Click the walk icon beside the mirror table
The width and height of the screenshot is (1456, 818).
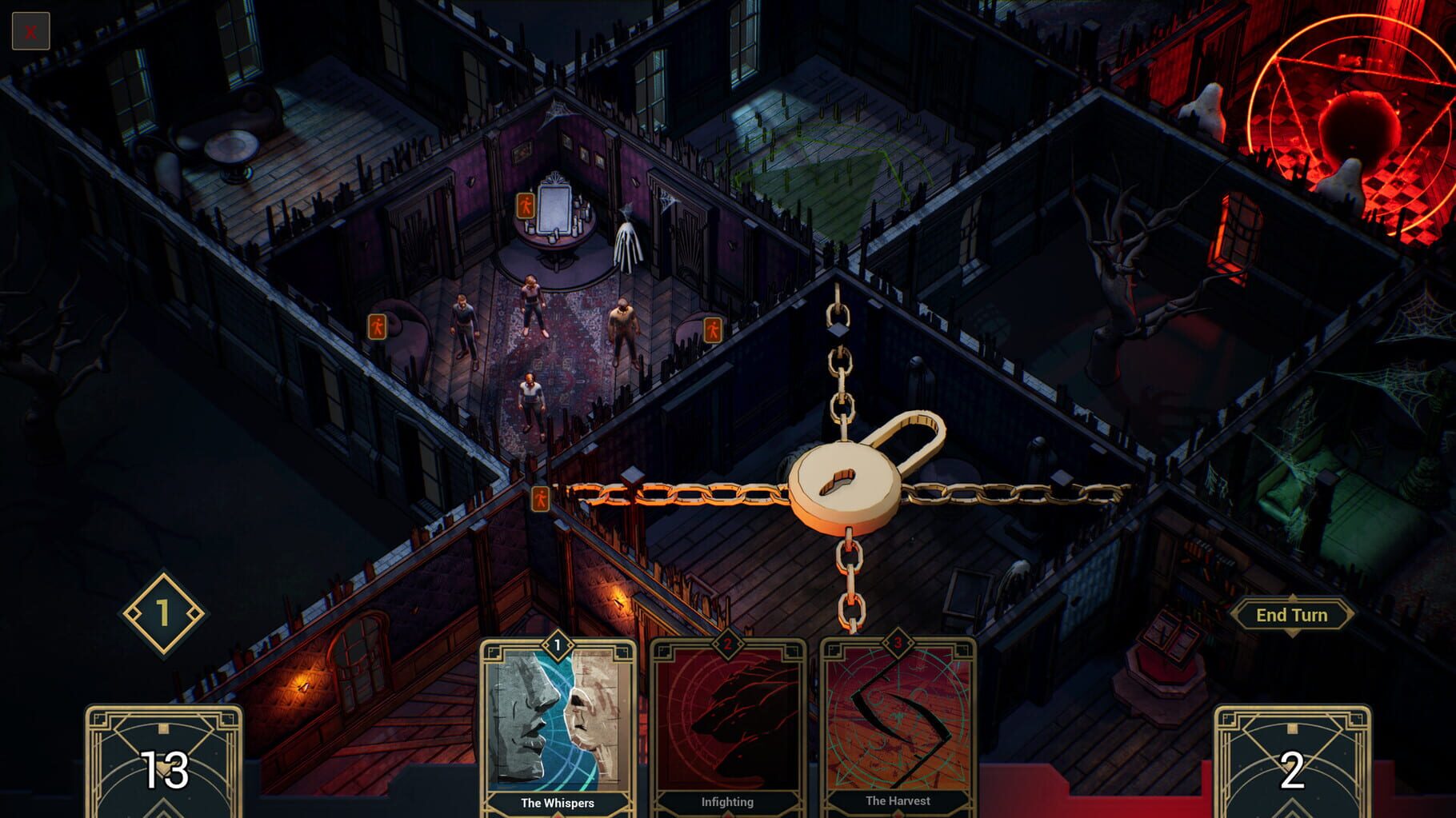[x=526, y=205]
